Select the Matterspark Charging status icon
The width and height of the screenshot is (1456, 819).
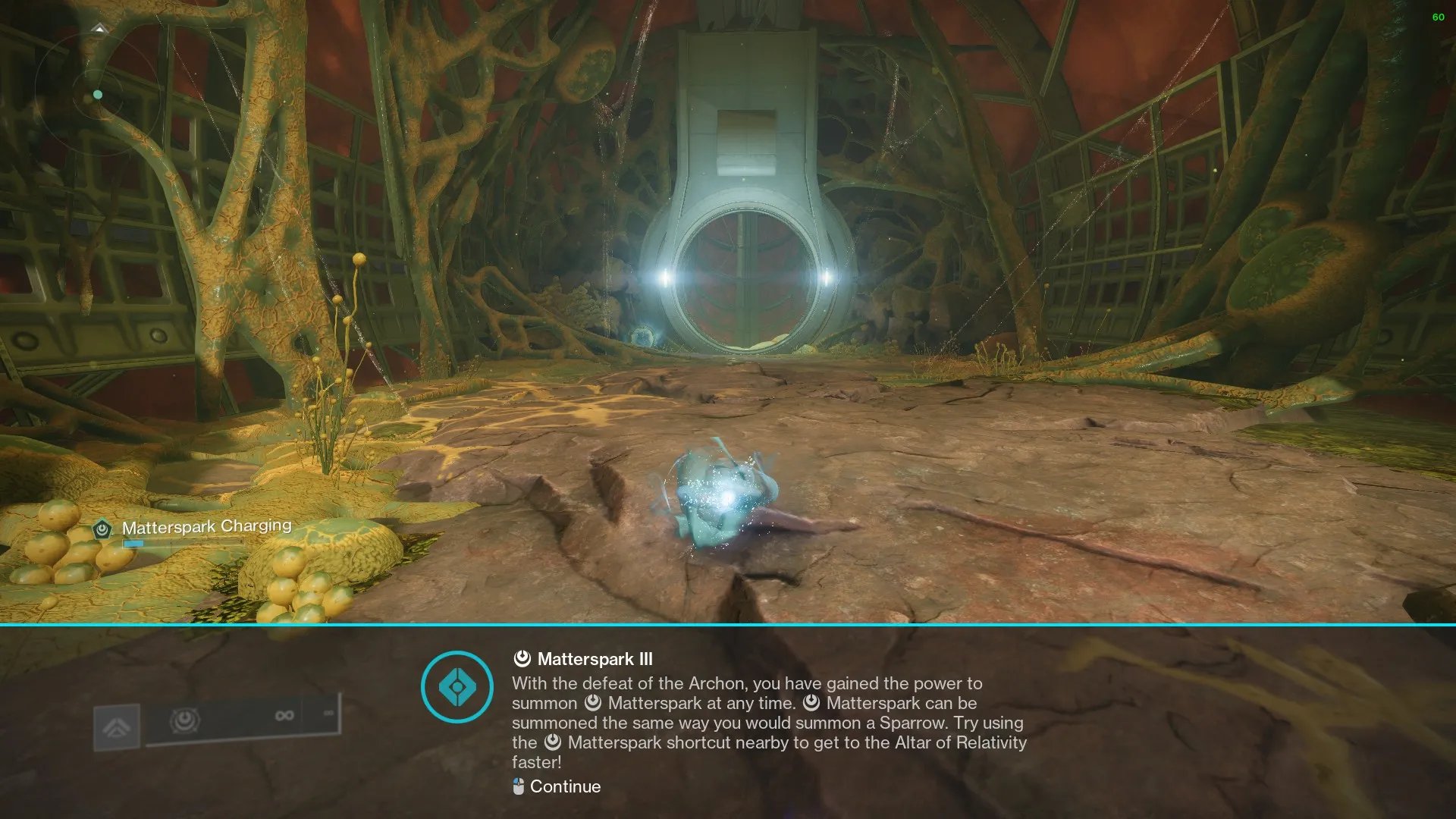[x=102, y=529]
